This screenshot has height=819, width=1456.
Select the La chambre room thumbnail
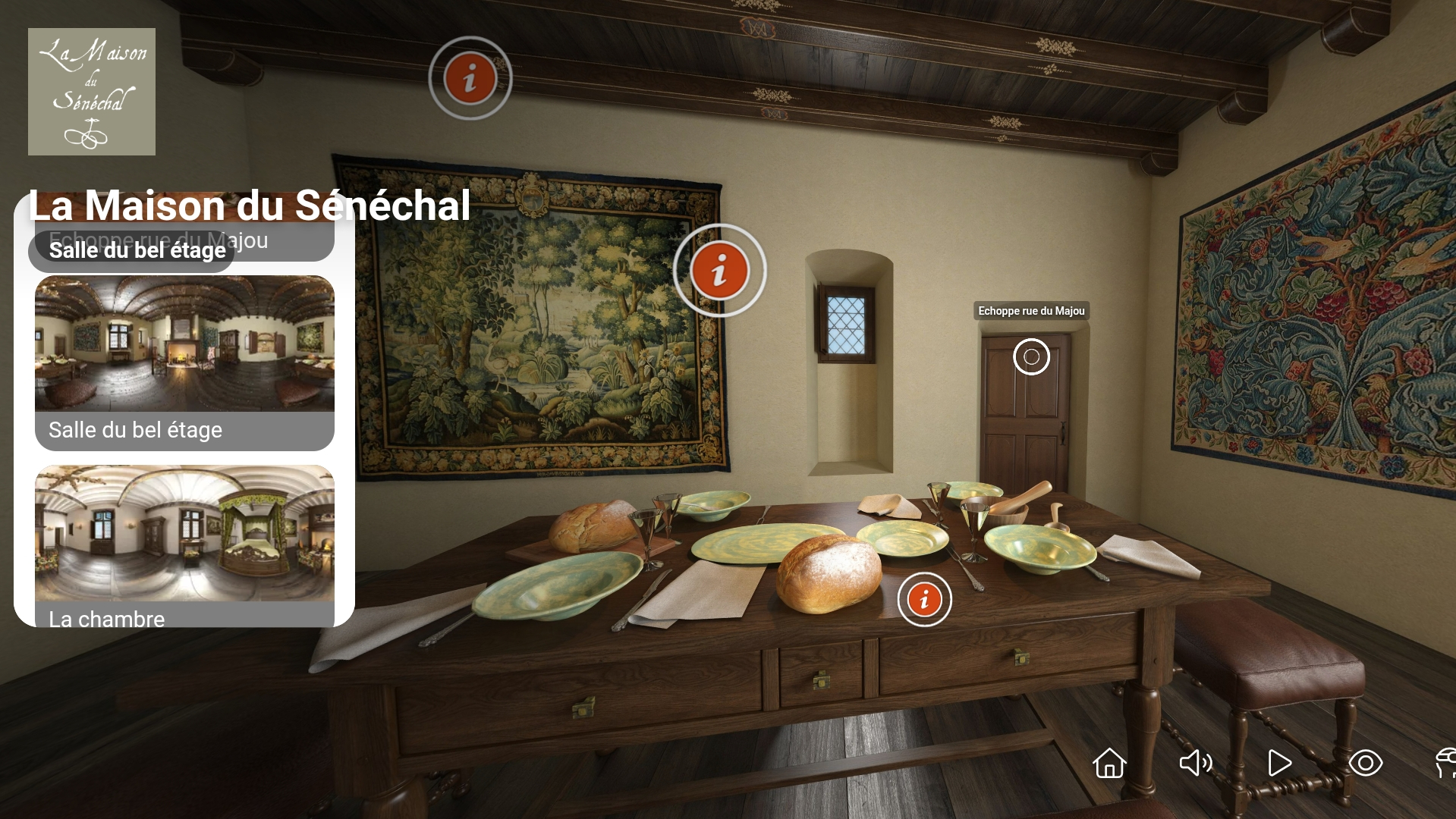184,533
